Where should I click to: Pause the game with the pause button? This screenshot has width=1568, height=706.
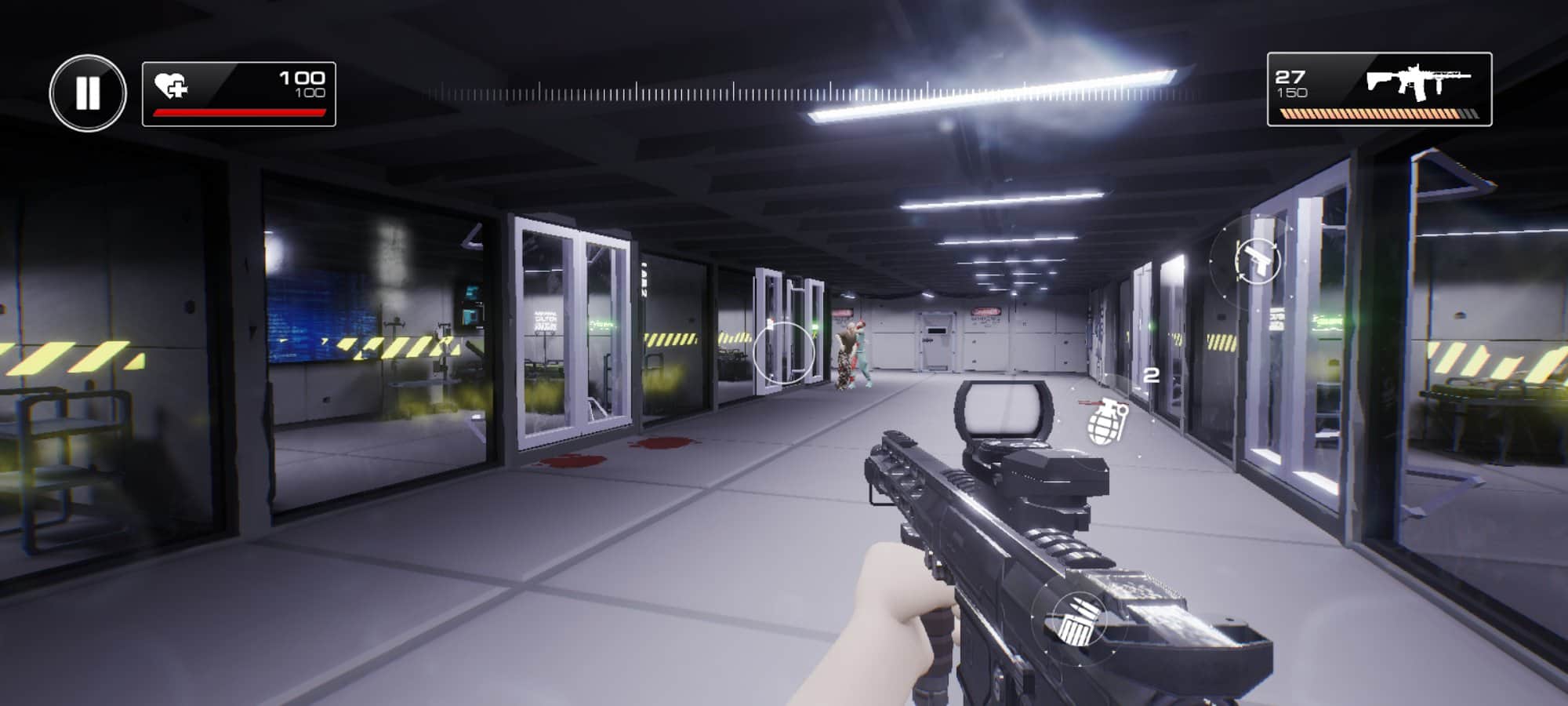pos(88,93)
